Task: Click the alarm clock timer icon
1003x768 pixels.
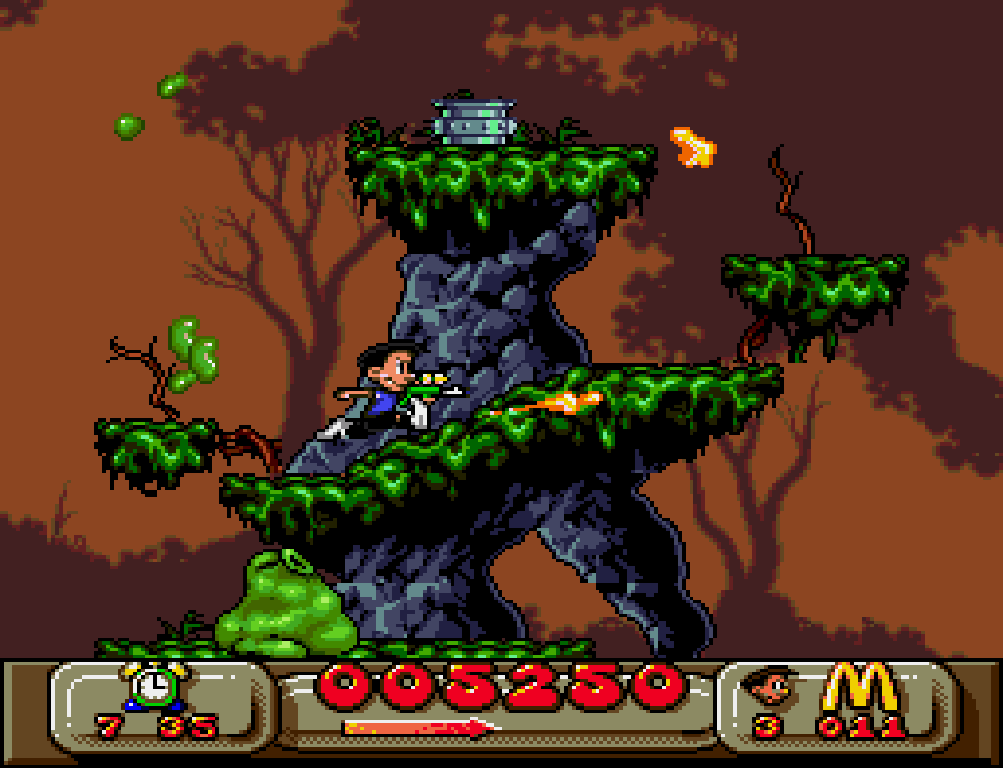Action: pos(155,685)
